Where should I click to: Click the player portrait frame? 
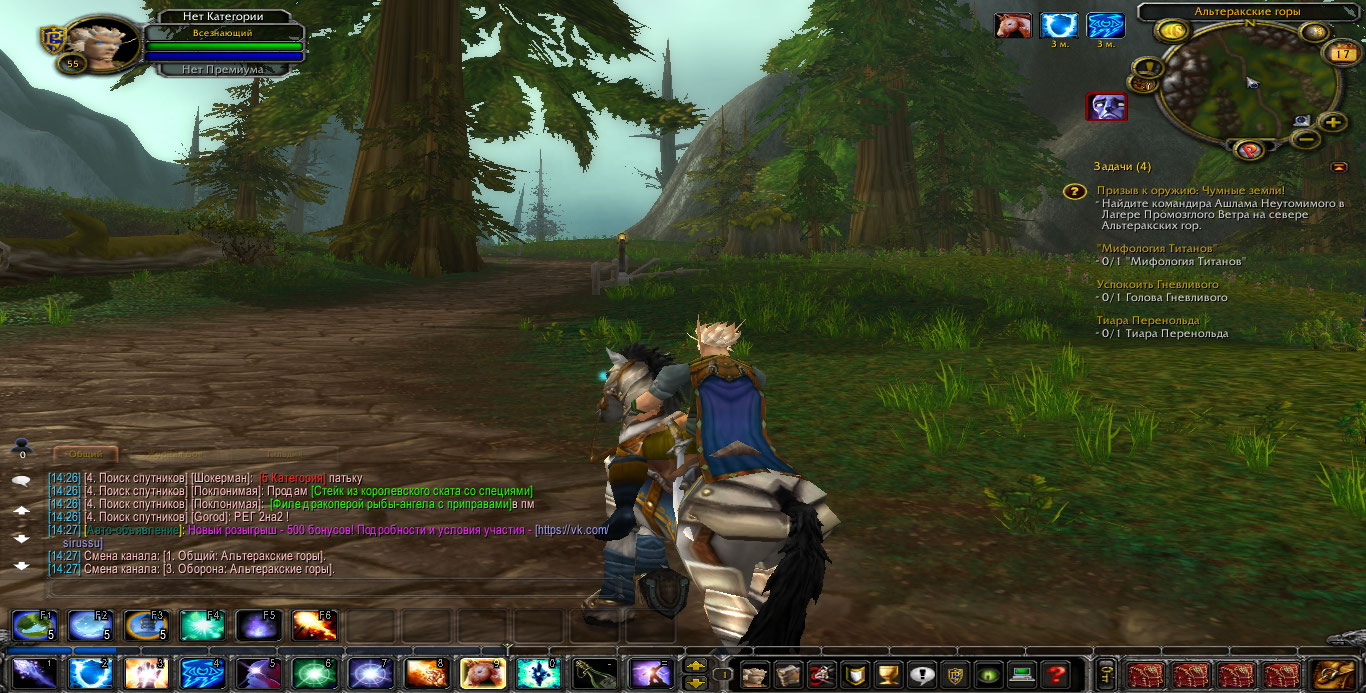pos(103,42)
